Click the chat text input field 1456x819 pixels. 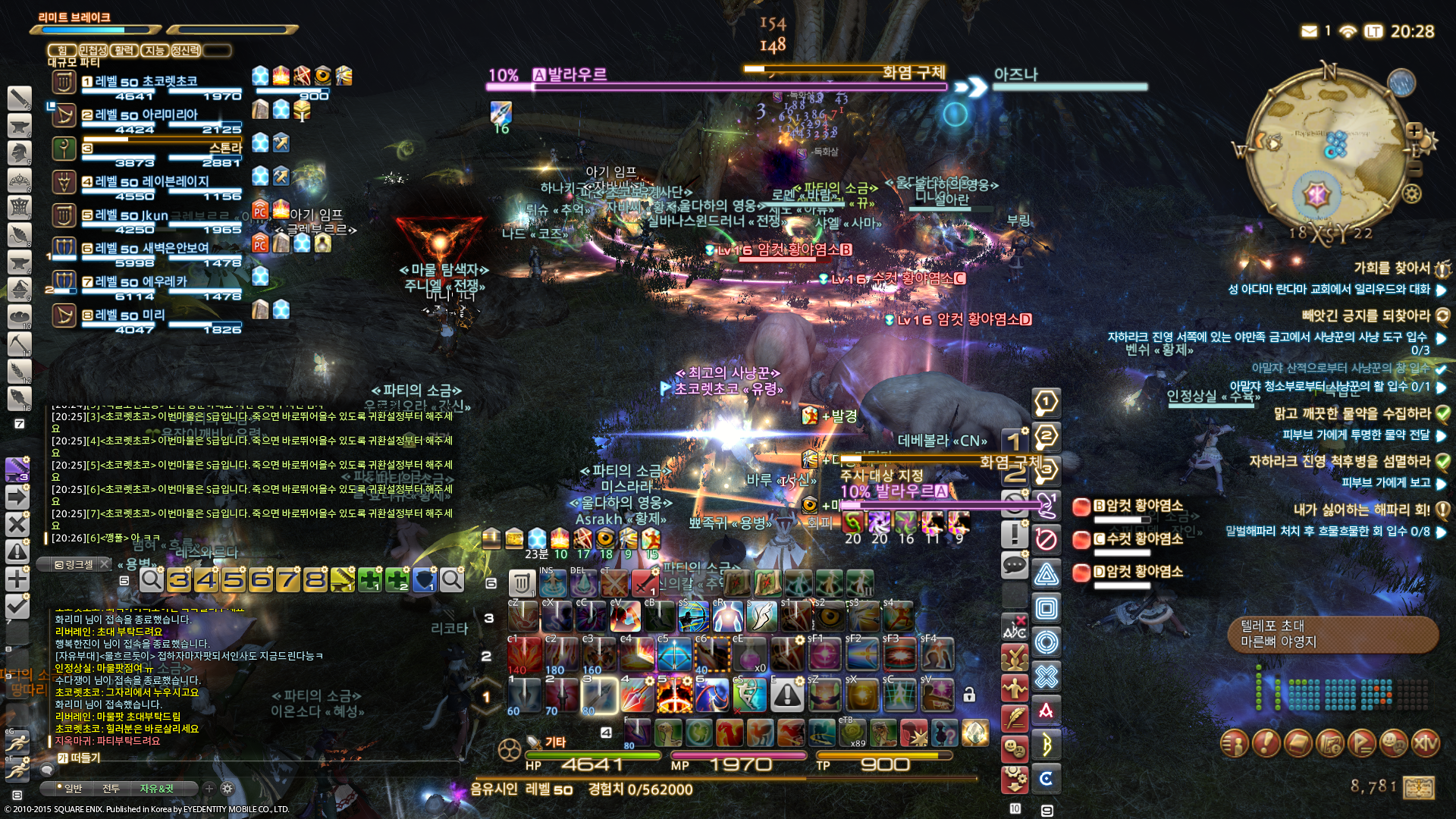(250, 758)
